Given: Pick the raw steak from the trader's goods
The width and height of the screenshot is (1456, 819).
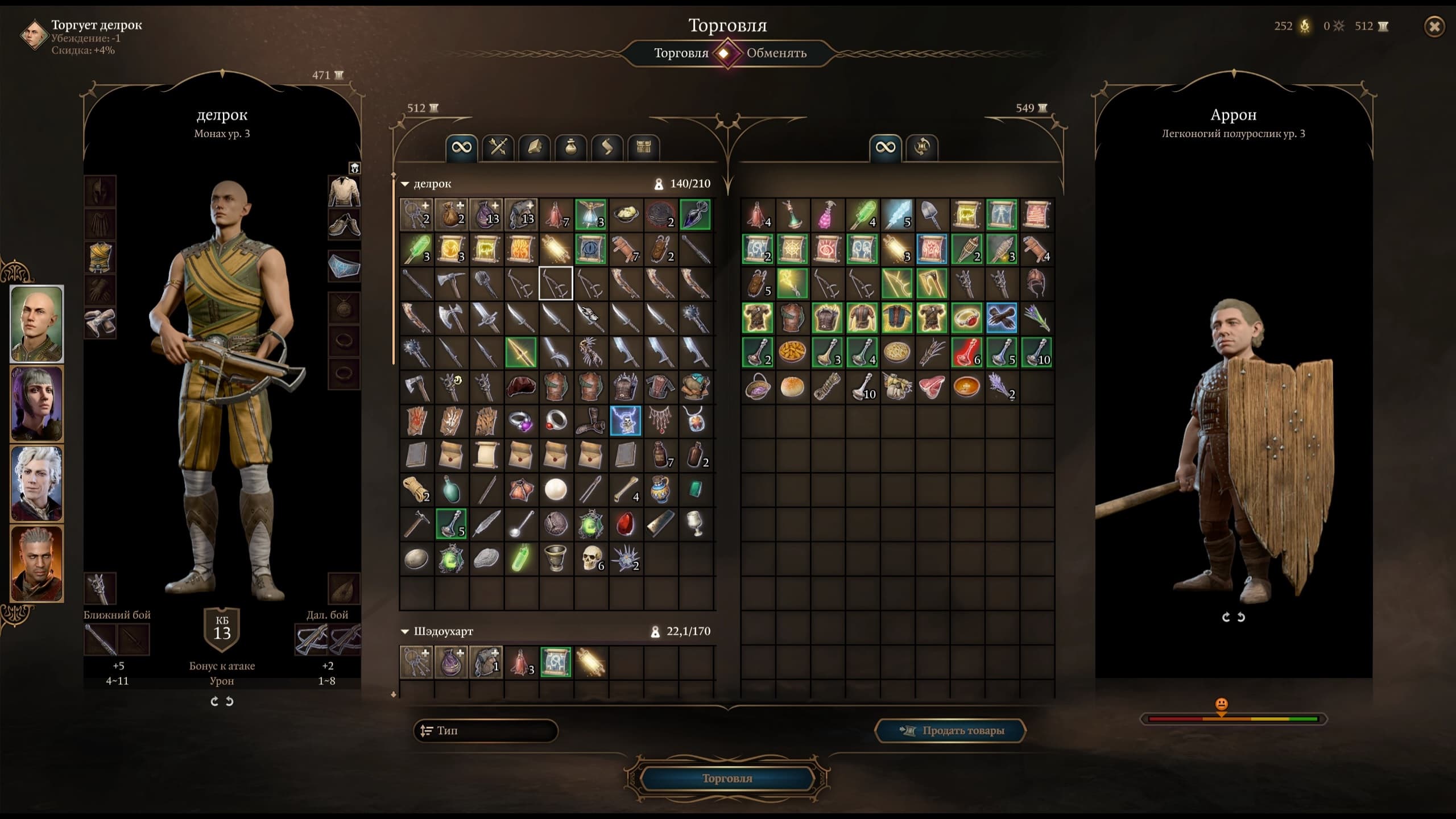Looking at the screenshot, I should tap(931, 388).
